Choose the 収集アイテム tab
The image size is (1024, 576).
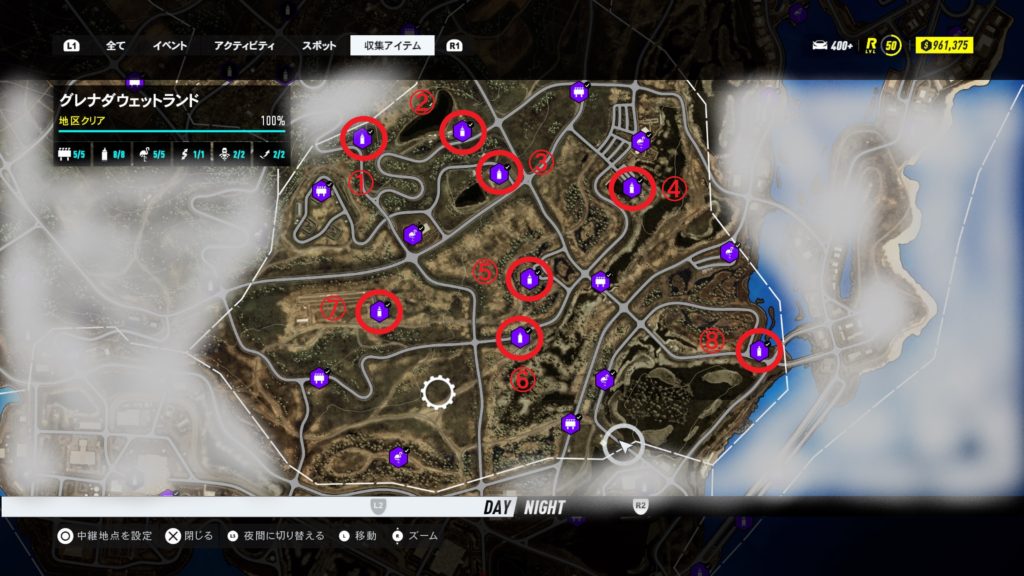click(392, 45)
